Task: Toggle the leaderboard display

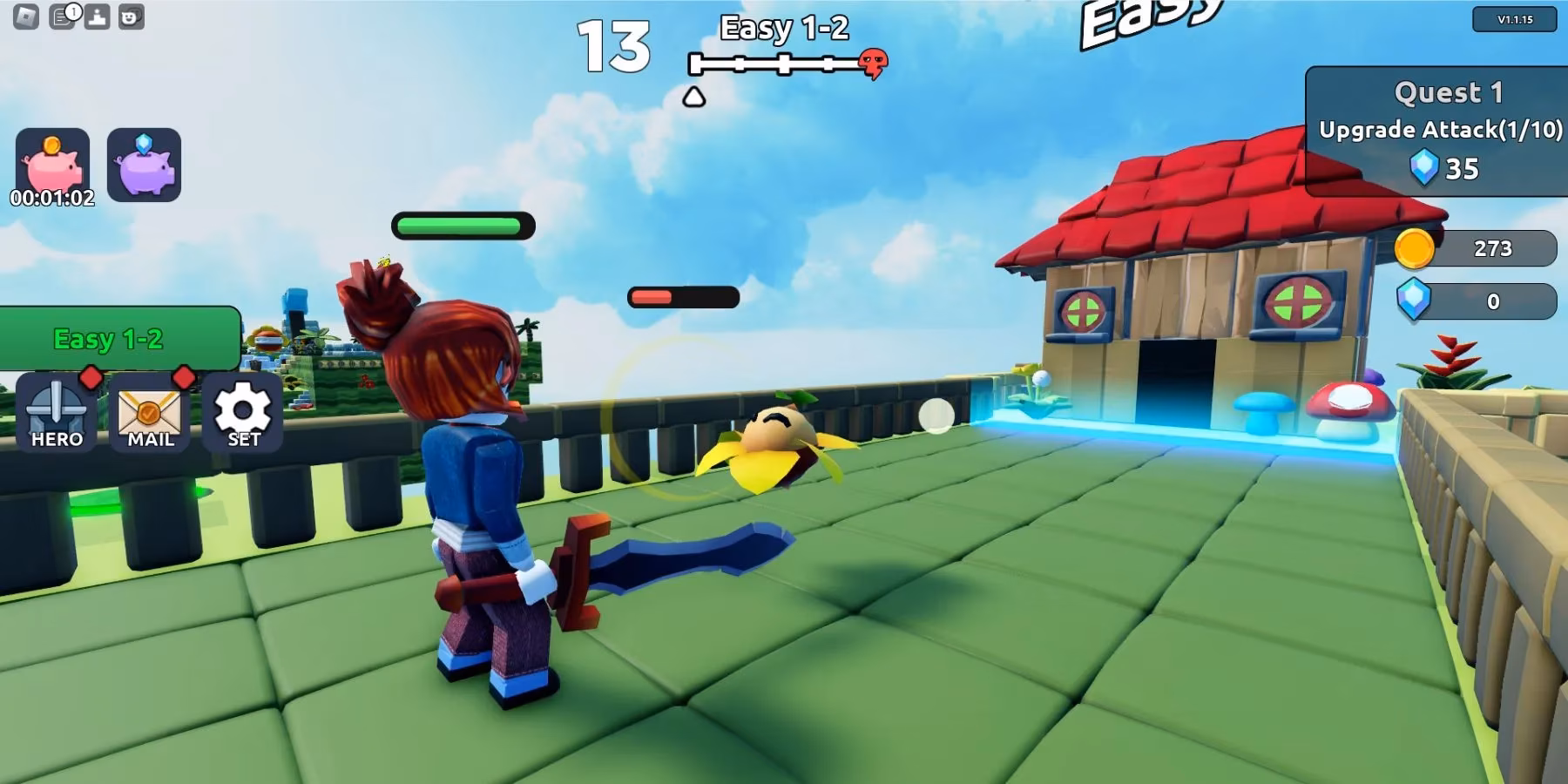Action: (97, 16)
